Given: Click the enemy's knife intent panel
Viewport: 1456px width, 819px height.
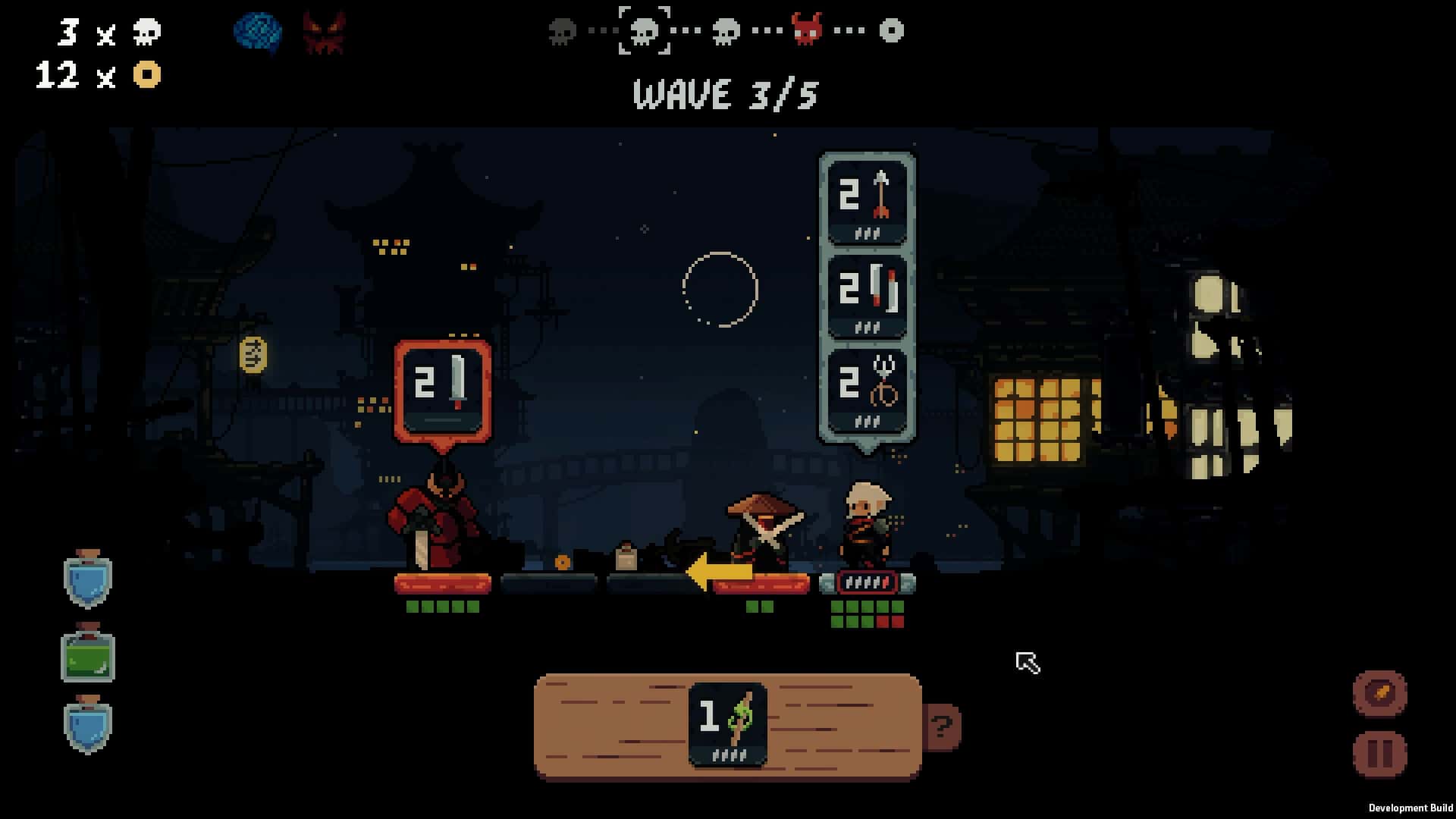Looking at the screenshot, I should 867,296.
